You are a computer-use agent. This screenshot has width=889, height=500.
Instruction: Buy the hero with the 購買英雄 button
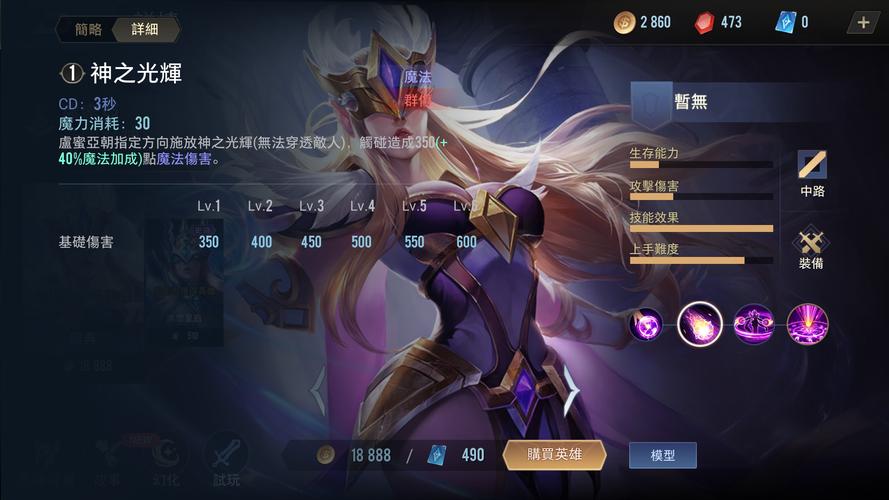point(554,455)
